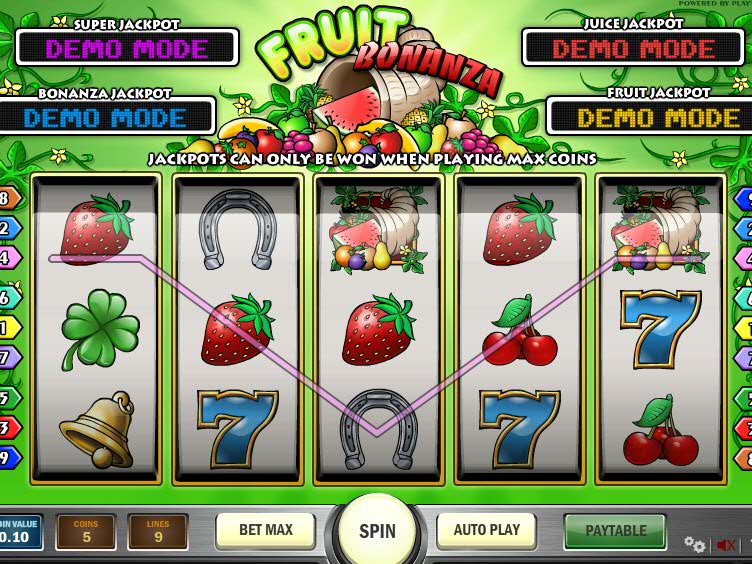Change the COINS bet amount
This screenshot has height=564, width=752.
tap(85, 532)
